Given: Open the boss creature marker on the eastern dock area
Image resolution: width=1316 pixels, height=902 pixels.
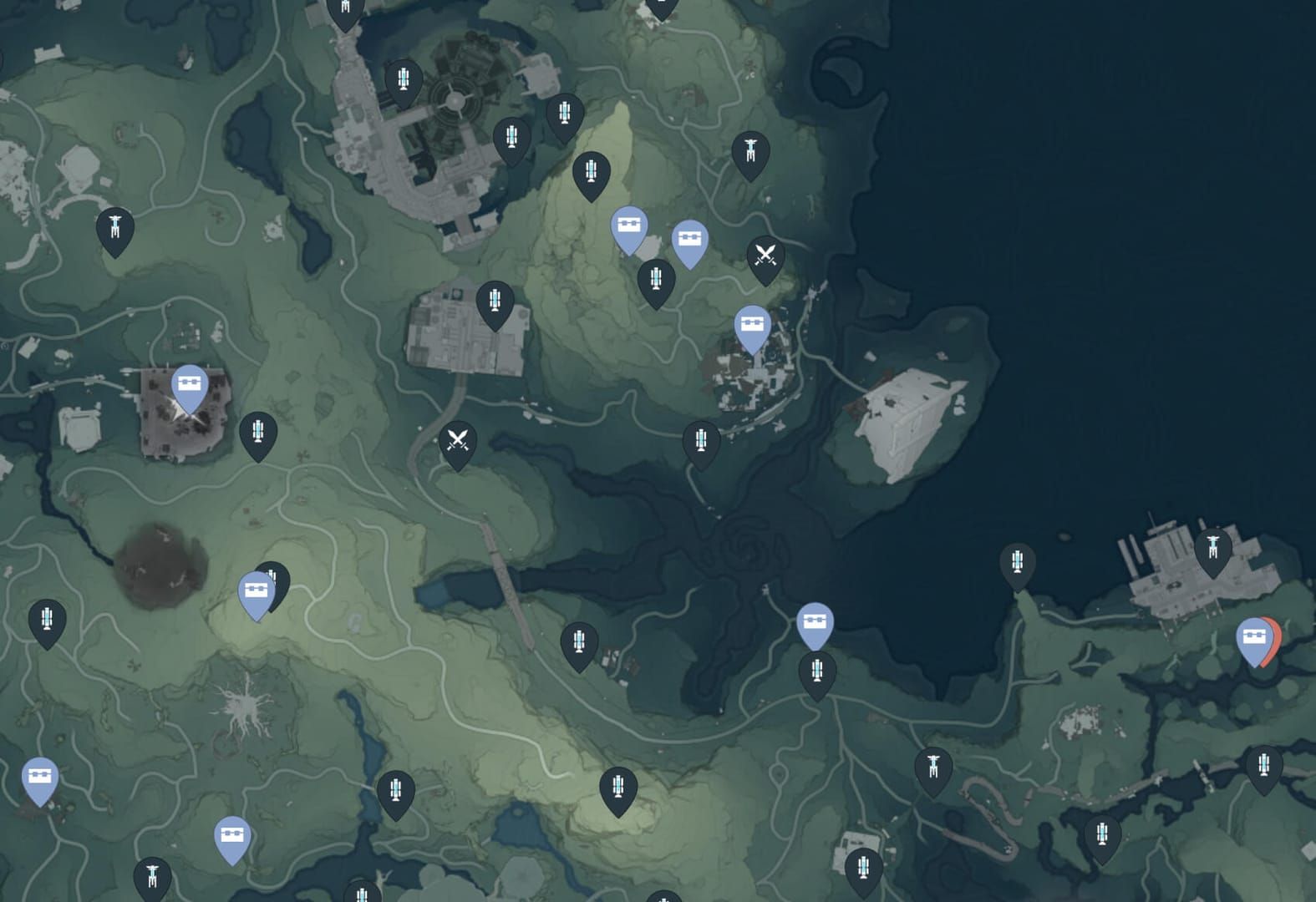Looking at the screenshot, I should (x=1213, y=545).
